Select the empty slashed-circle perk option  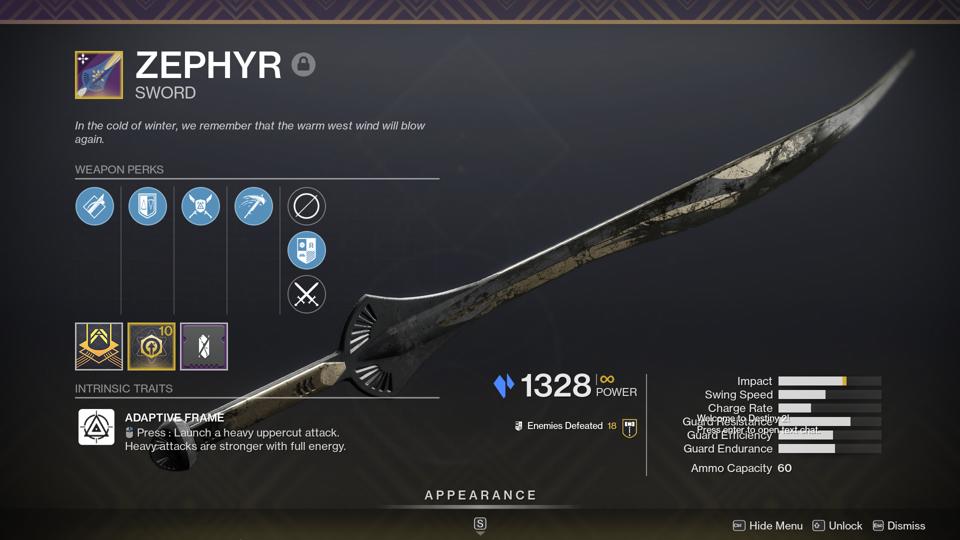pos(307,207)
